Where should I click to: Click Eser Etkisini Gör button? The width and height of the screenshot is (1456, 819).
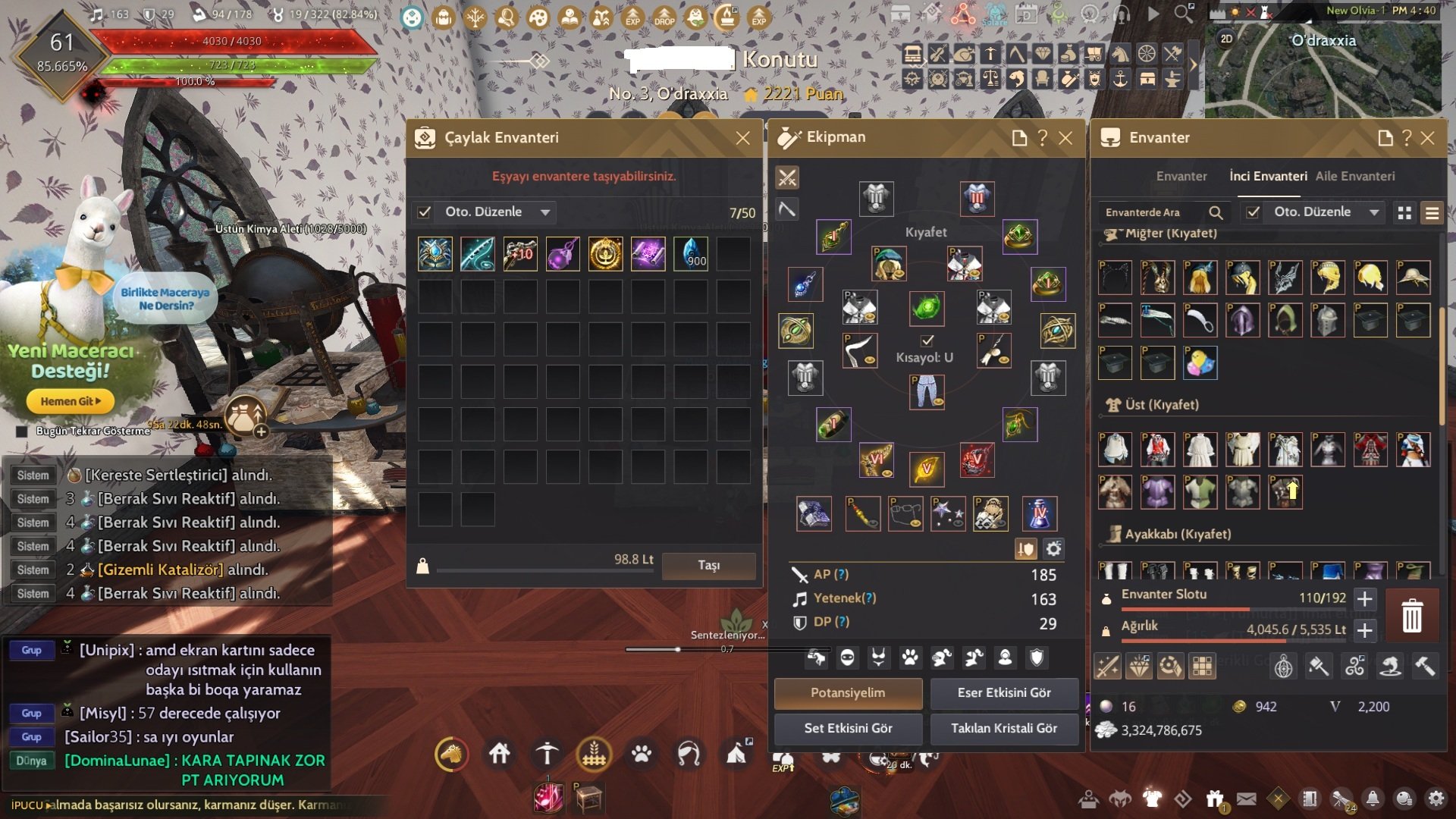(x=1004, y=693)
